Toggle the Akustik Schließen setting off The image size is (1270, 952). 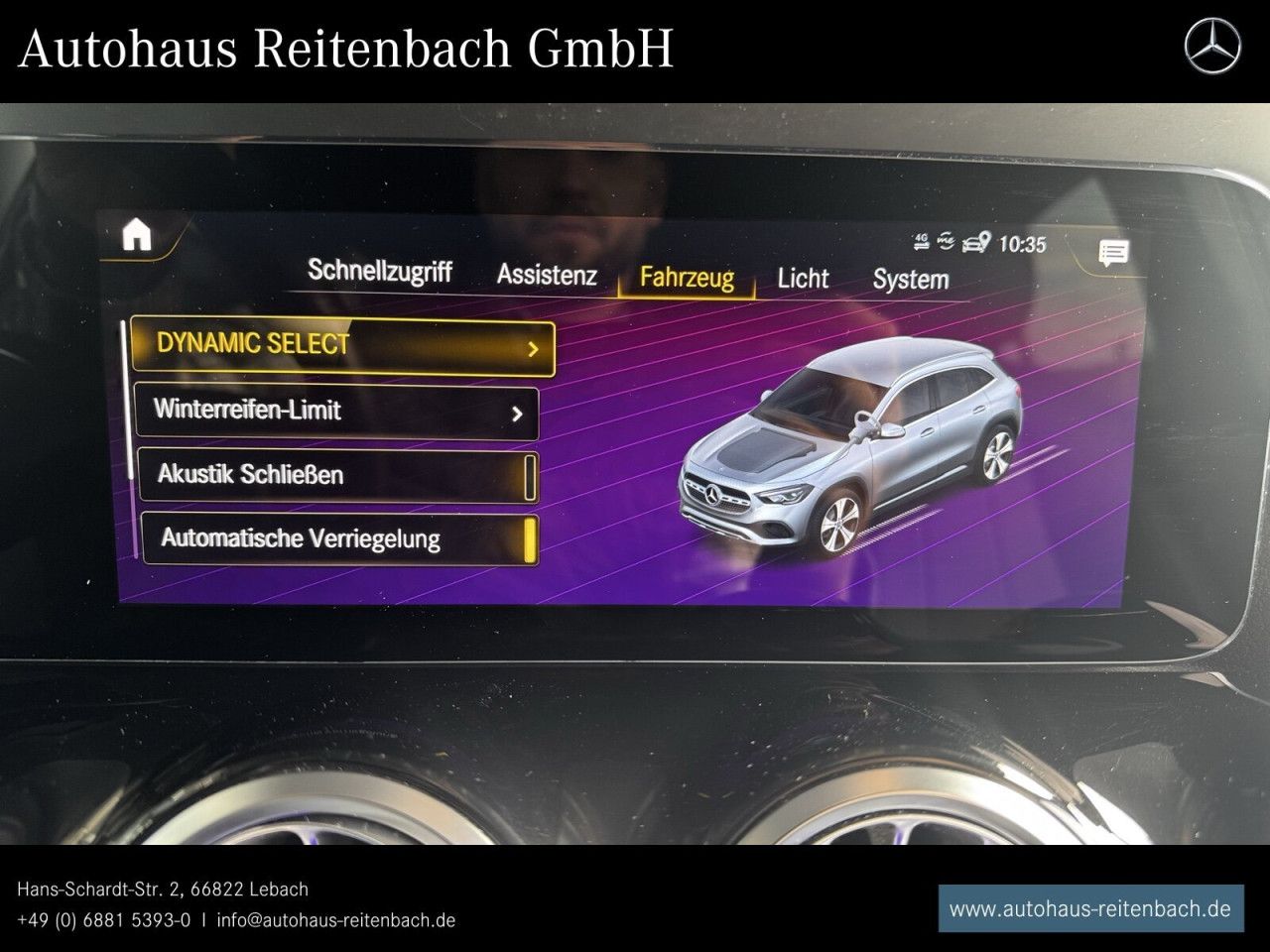pos(531,477)
